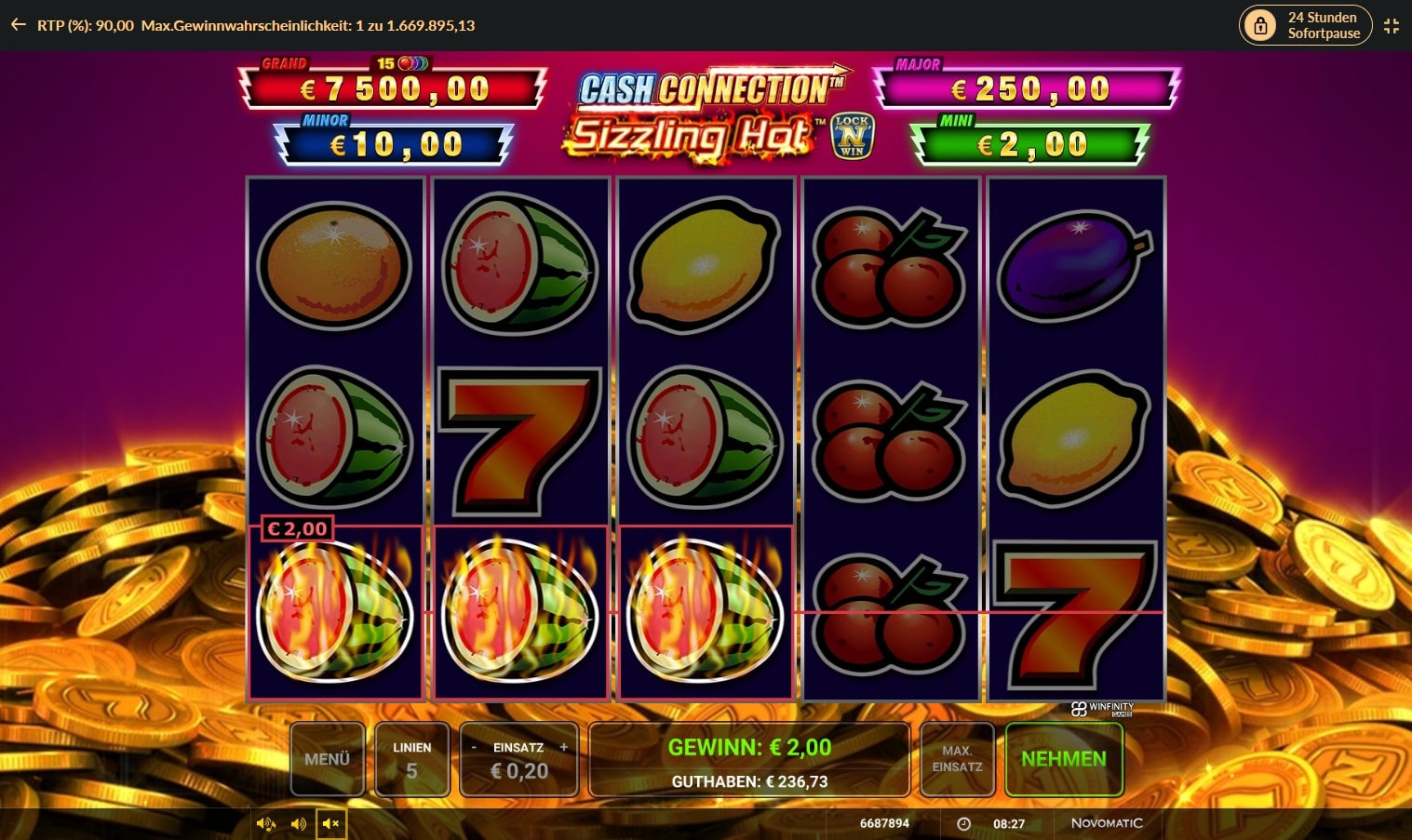Toggle the music volume speaker icon

(265, 823)
